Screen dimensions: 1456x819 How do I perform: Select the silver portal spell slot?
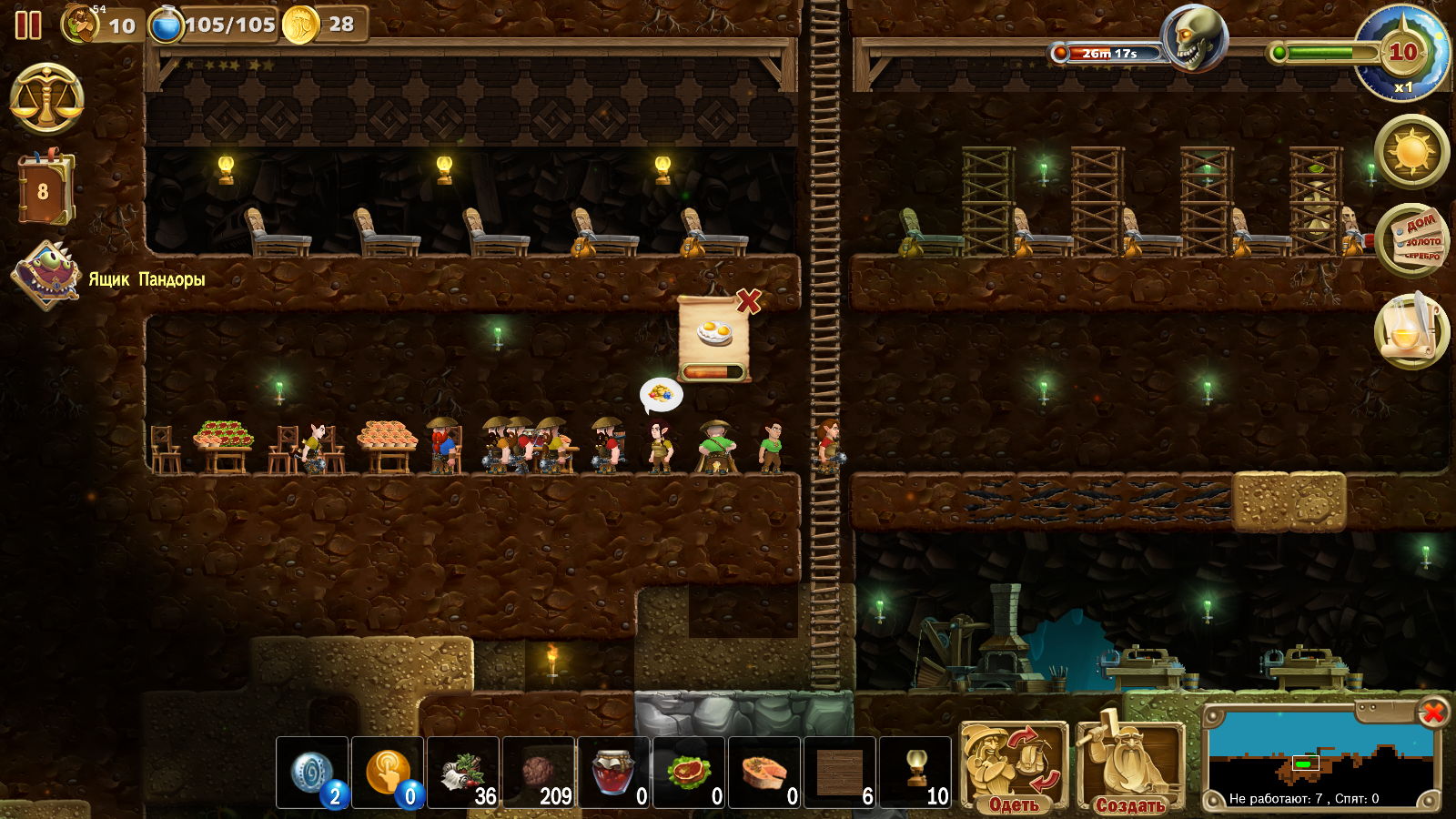pyautogui.click(x=312, y=773)
